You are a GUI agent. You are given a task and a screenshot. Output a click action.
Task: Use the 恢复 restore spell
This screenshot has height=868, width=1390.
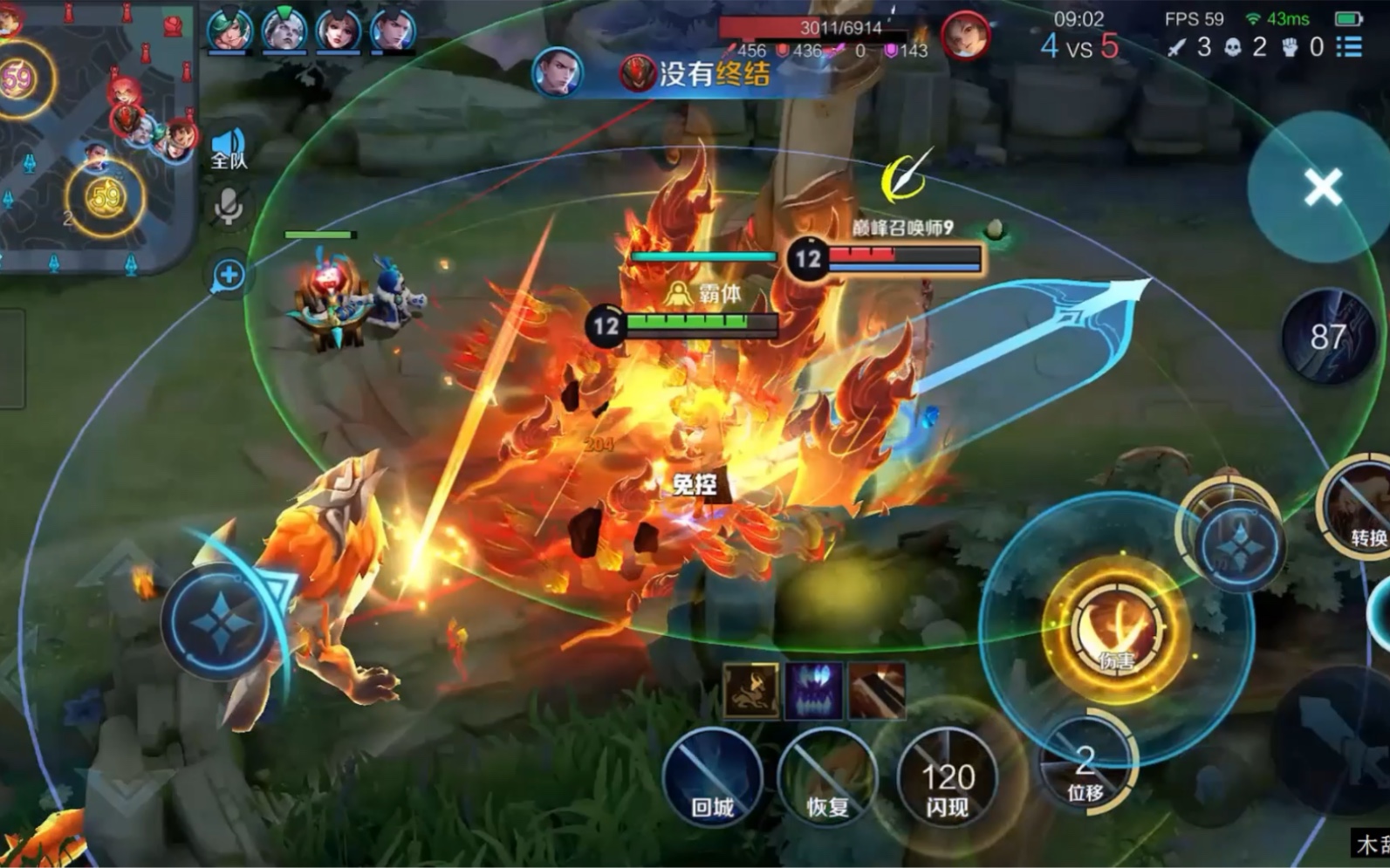827,778
